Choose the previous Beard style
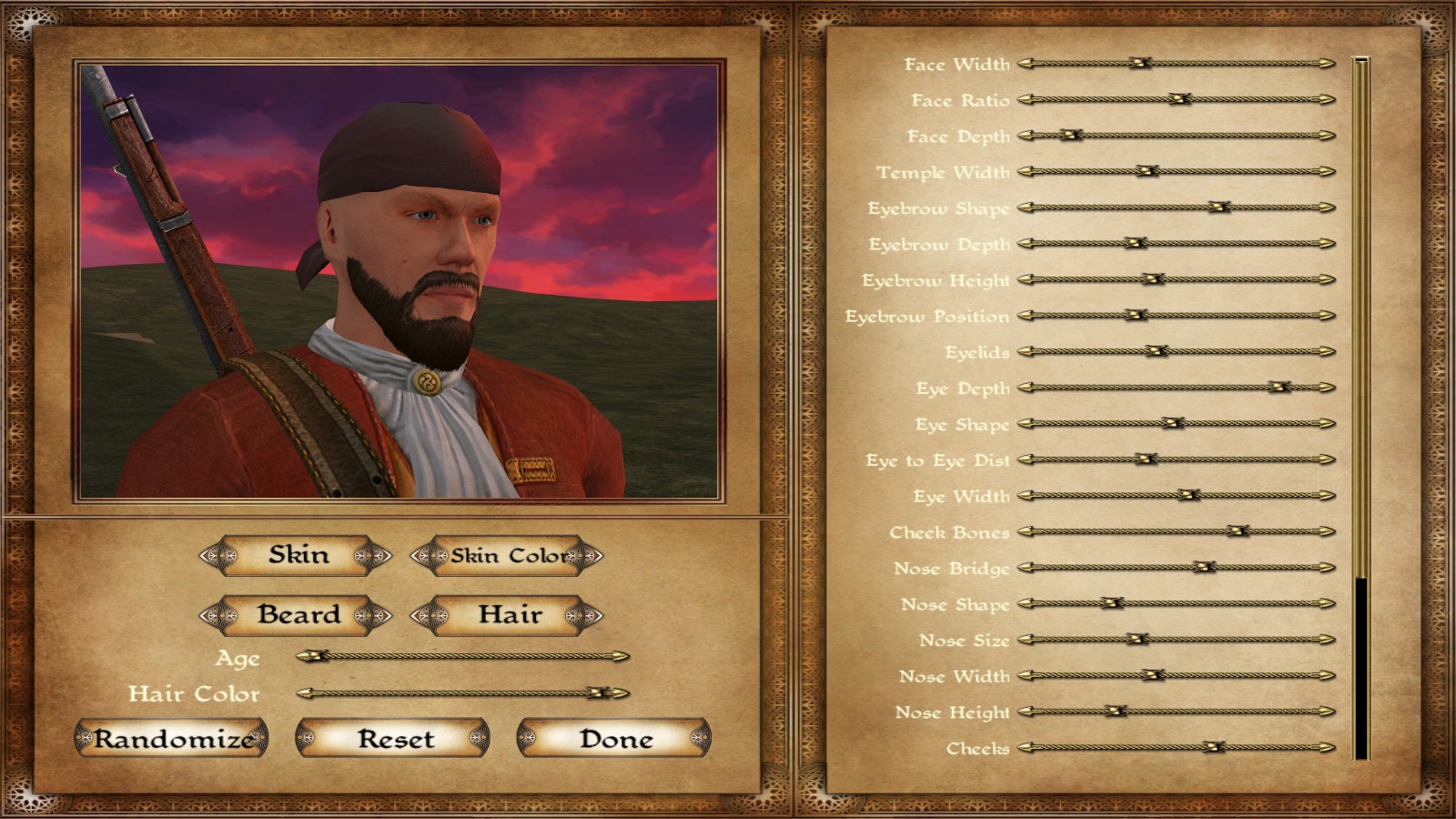Image resolution: width=1456 pixels, height=819 pixels. pos(216,615)
